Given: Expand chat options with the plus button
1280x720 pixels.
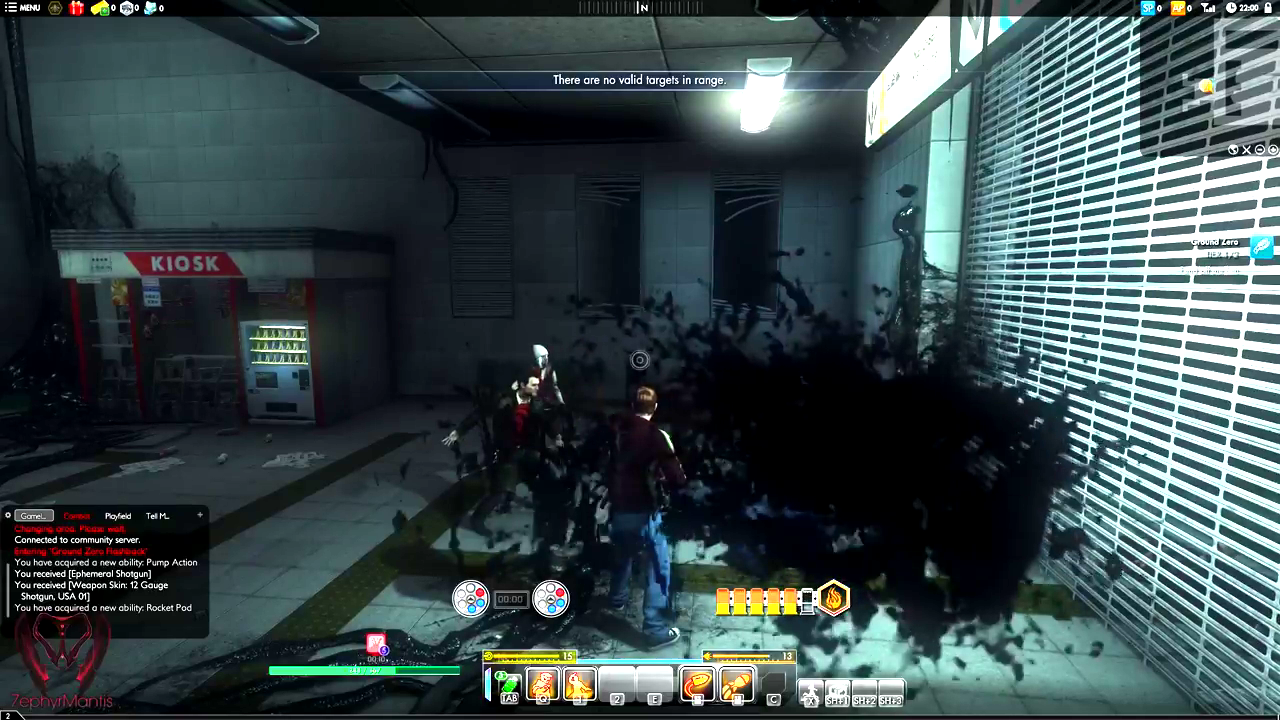Looking at the screenshot, I should [x=199, y=515].
